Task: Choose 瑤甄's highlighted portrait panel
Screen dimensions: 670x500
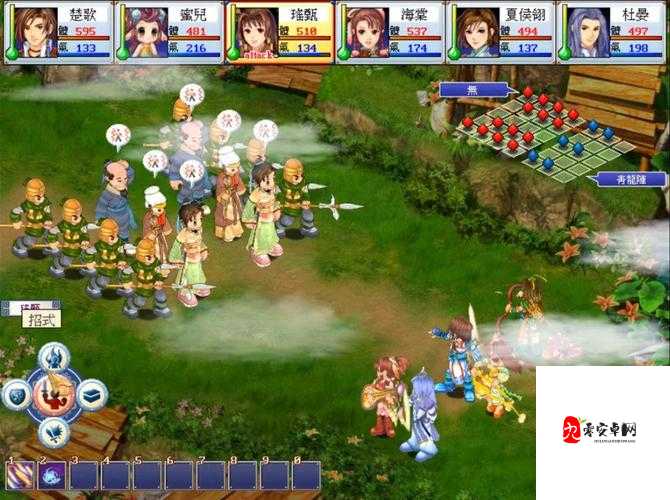Action: point(279,32)
